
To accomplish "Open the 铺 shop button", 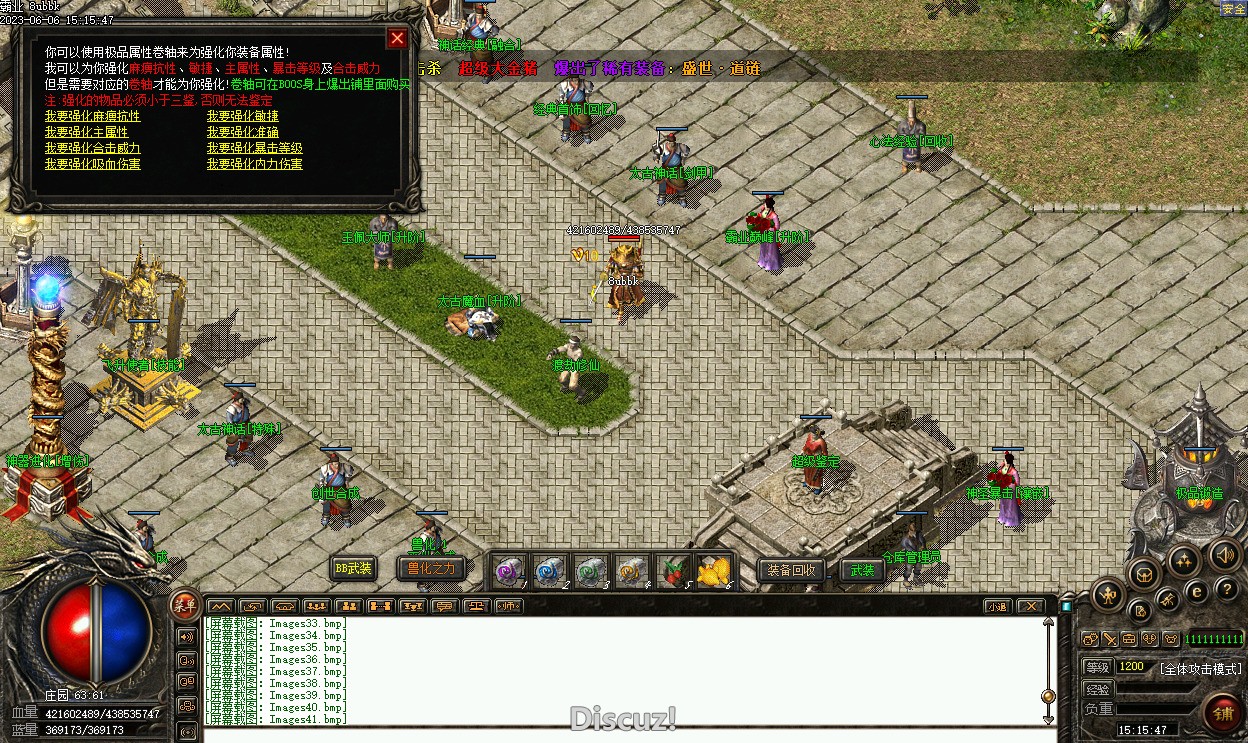I will click(x=1222, y=714).
